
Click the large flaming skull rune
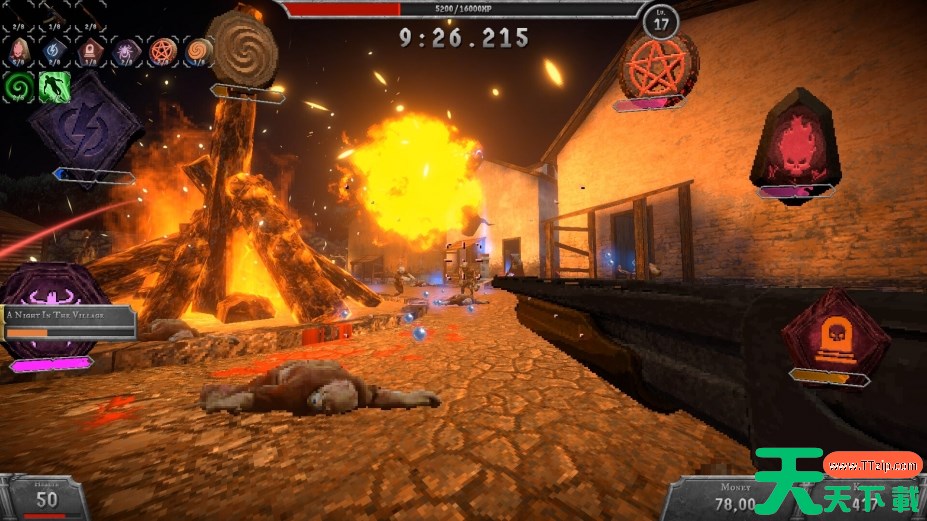pos(796,140)
